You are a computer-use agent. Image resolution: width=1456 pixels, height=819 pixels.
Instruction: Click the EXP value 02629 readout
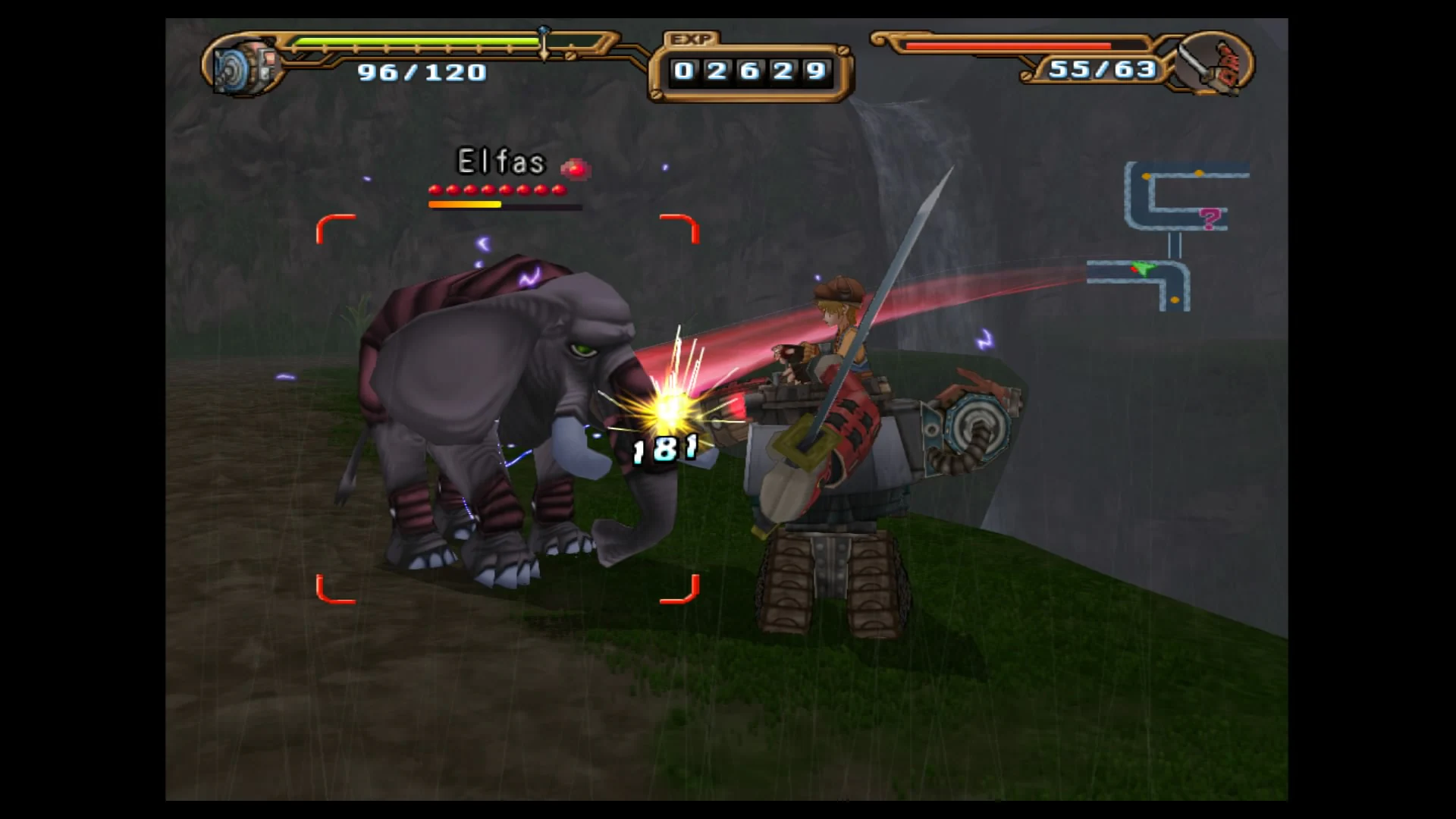747,71
